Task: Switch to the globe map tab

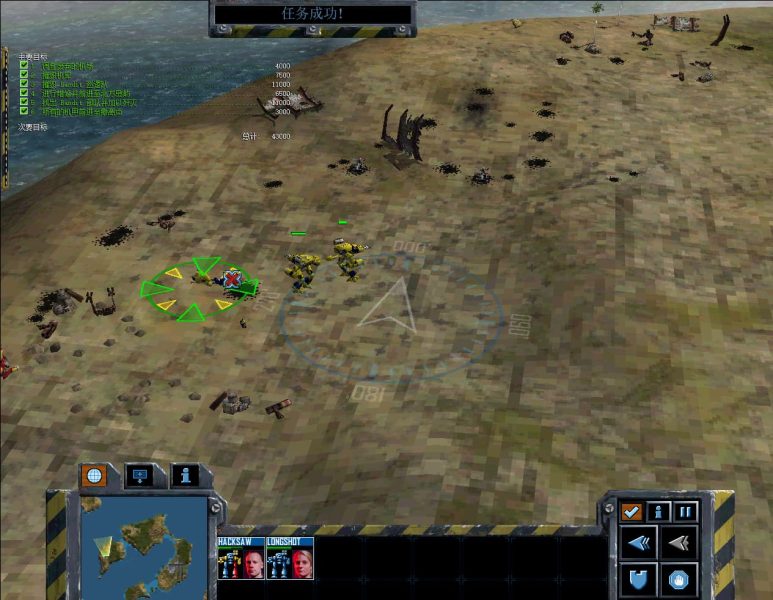Action: (93, 476)
